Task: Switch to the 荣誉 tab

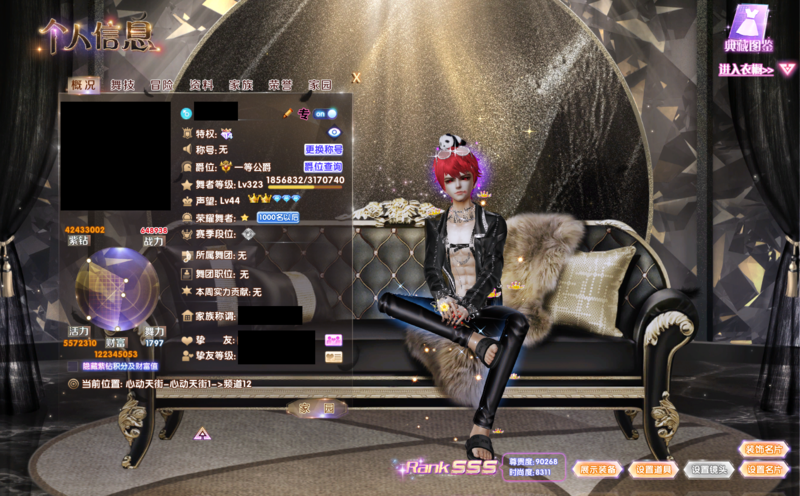Action: tap(280, 85)
